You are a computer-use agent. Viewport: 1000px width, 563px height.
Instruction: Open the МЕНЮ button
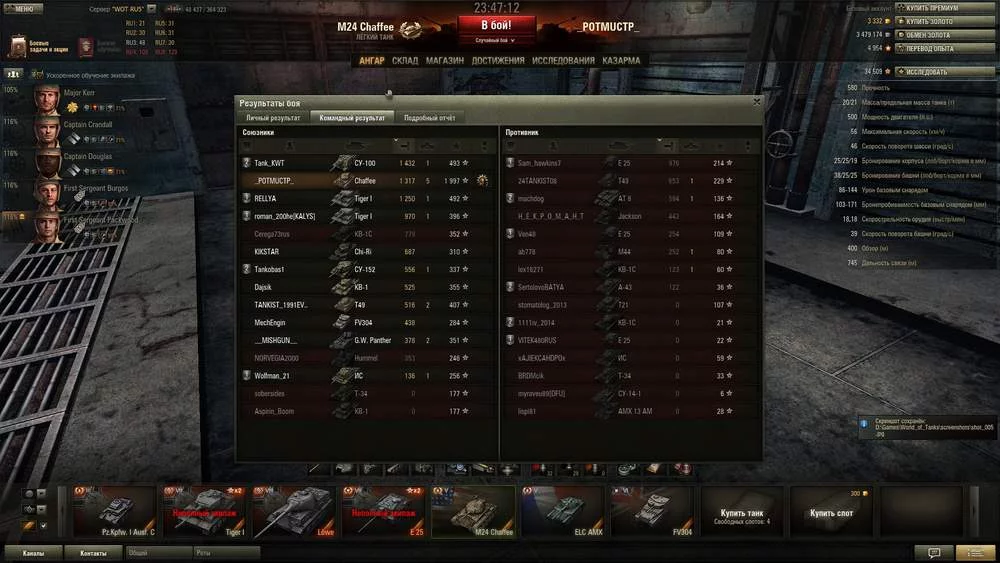pos(23,8)
